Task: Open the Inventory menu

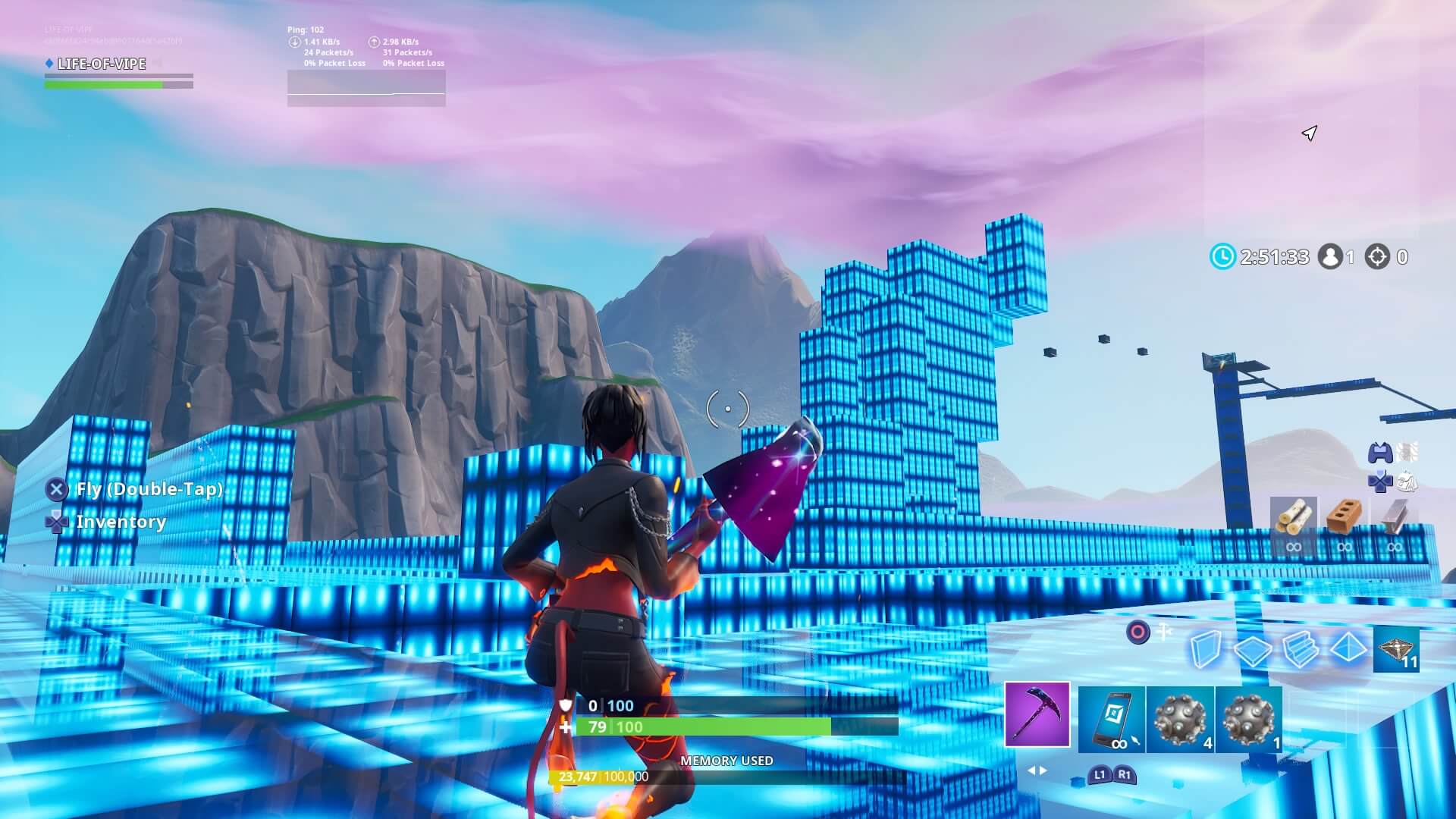Action: [121, 522]
